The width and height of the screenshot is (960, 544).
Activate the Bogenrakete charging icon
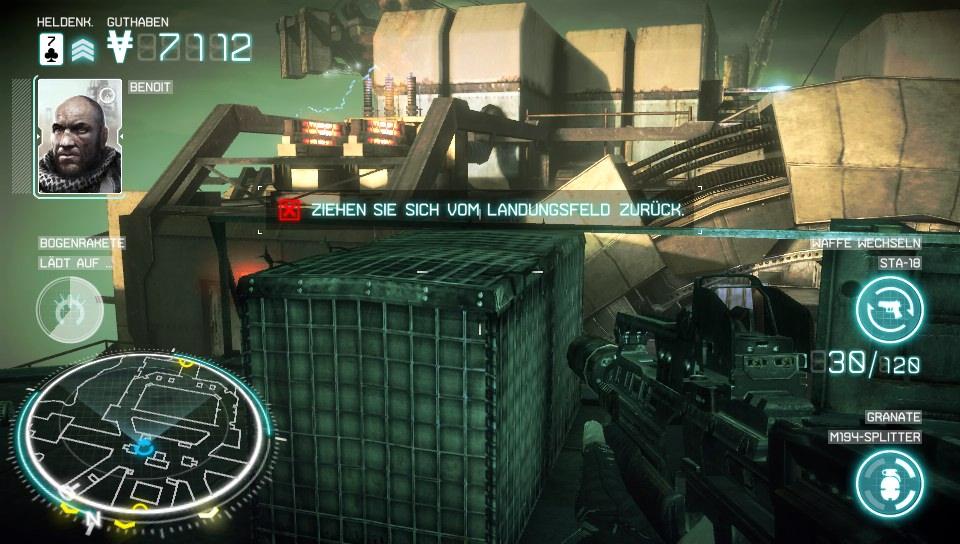(x=69, y=309)
